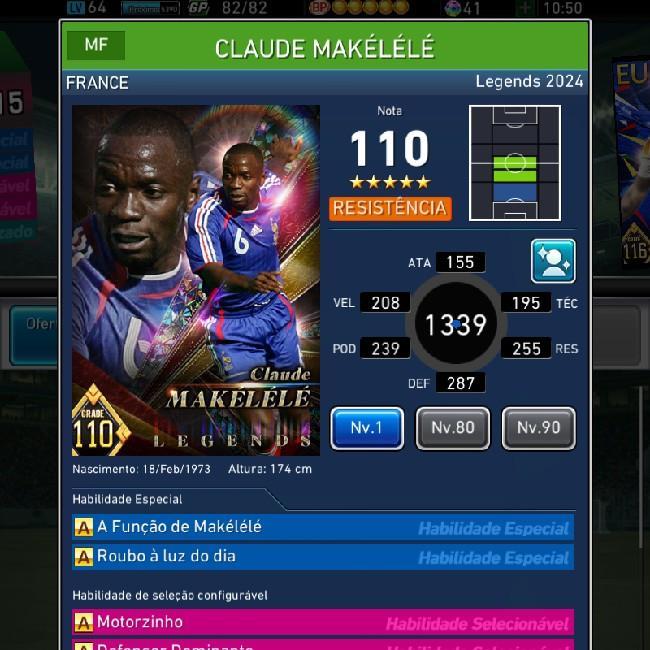
Task: Open Roubo à luz do dia ability
Action: pos(323,556)
